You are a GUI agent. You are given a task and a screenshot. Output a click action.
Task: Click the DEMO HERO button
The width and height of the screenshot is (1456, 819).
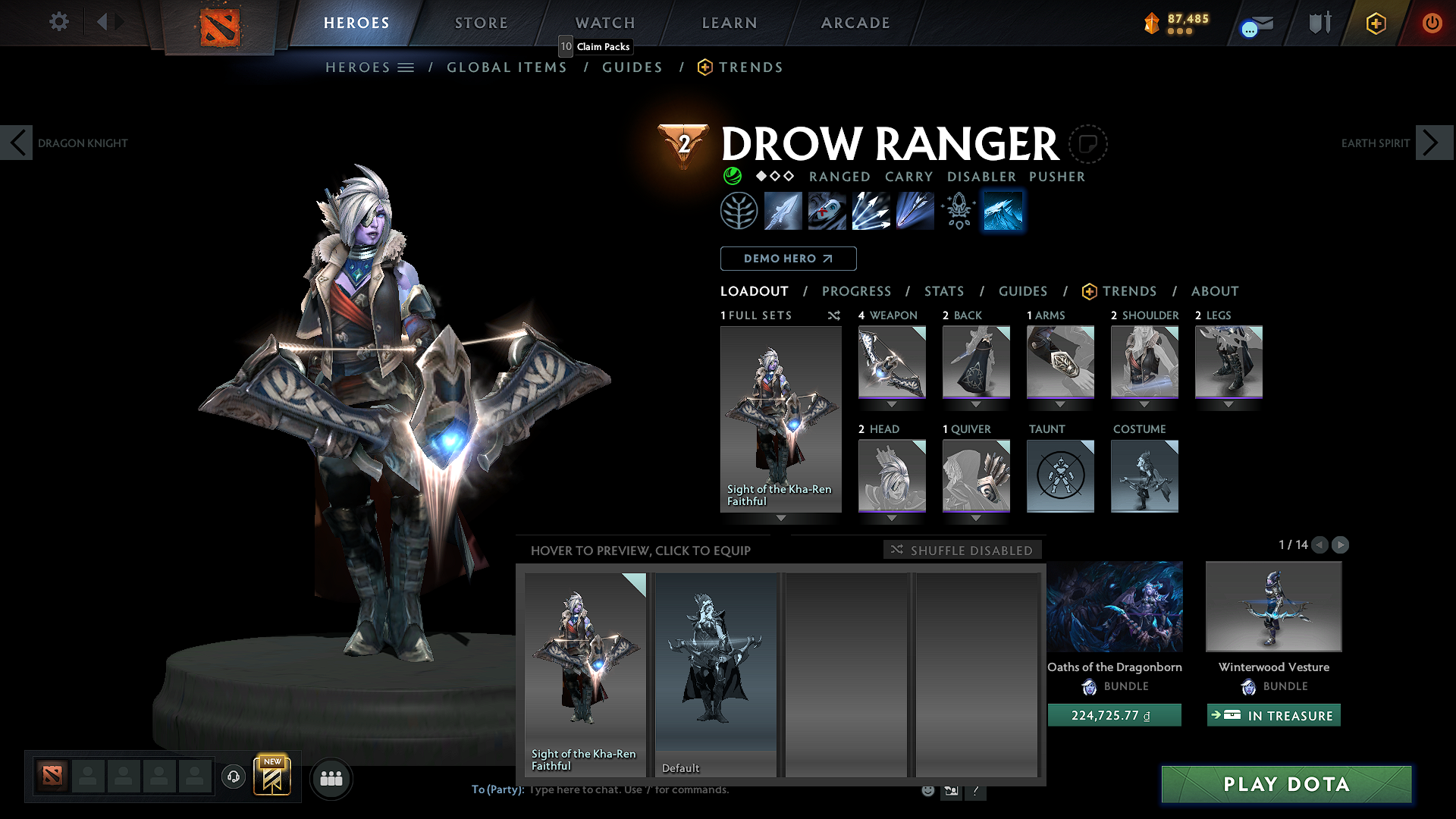[x=788, y=259]
